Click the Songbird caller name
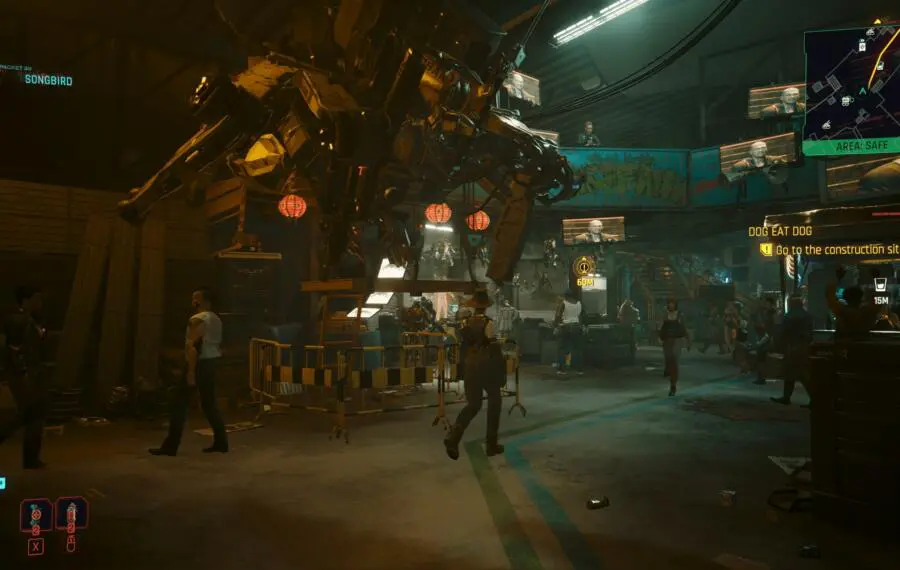 pos(48,80)
